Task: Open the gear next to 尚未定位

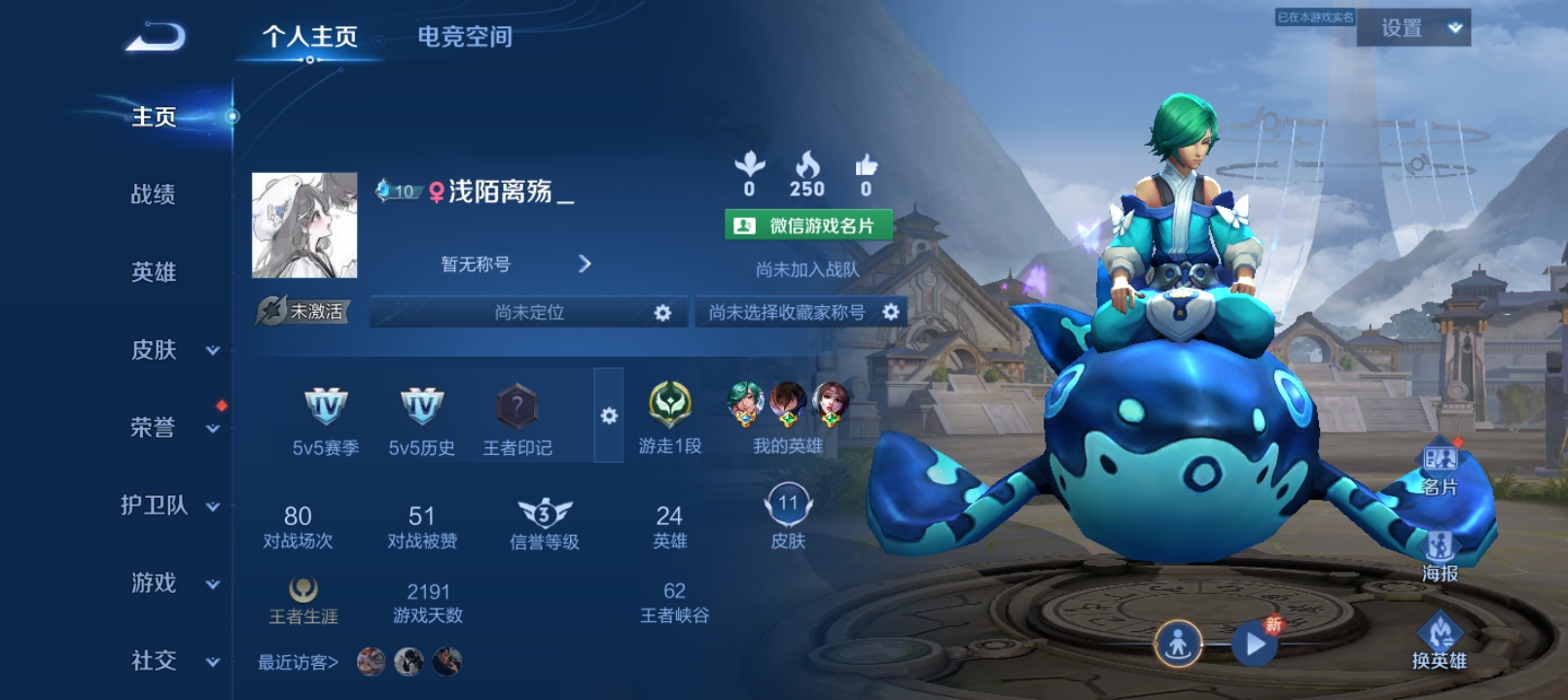Action: click(x=665, y=312)
